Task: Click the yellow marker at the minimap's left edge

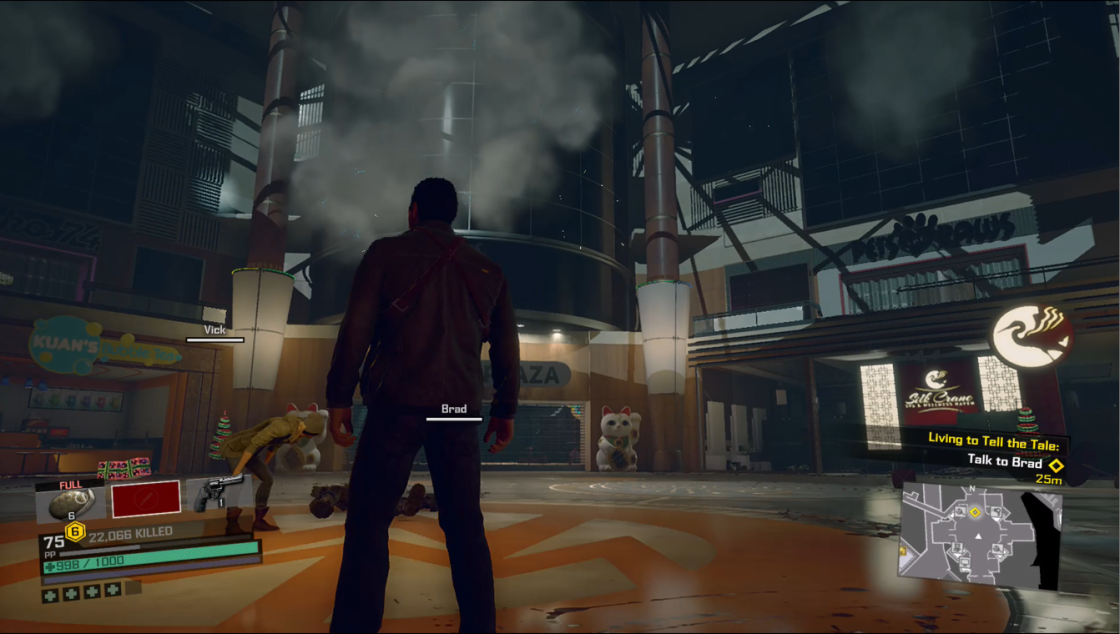Action: click(x=904, y=549)
